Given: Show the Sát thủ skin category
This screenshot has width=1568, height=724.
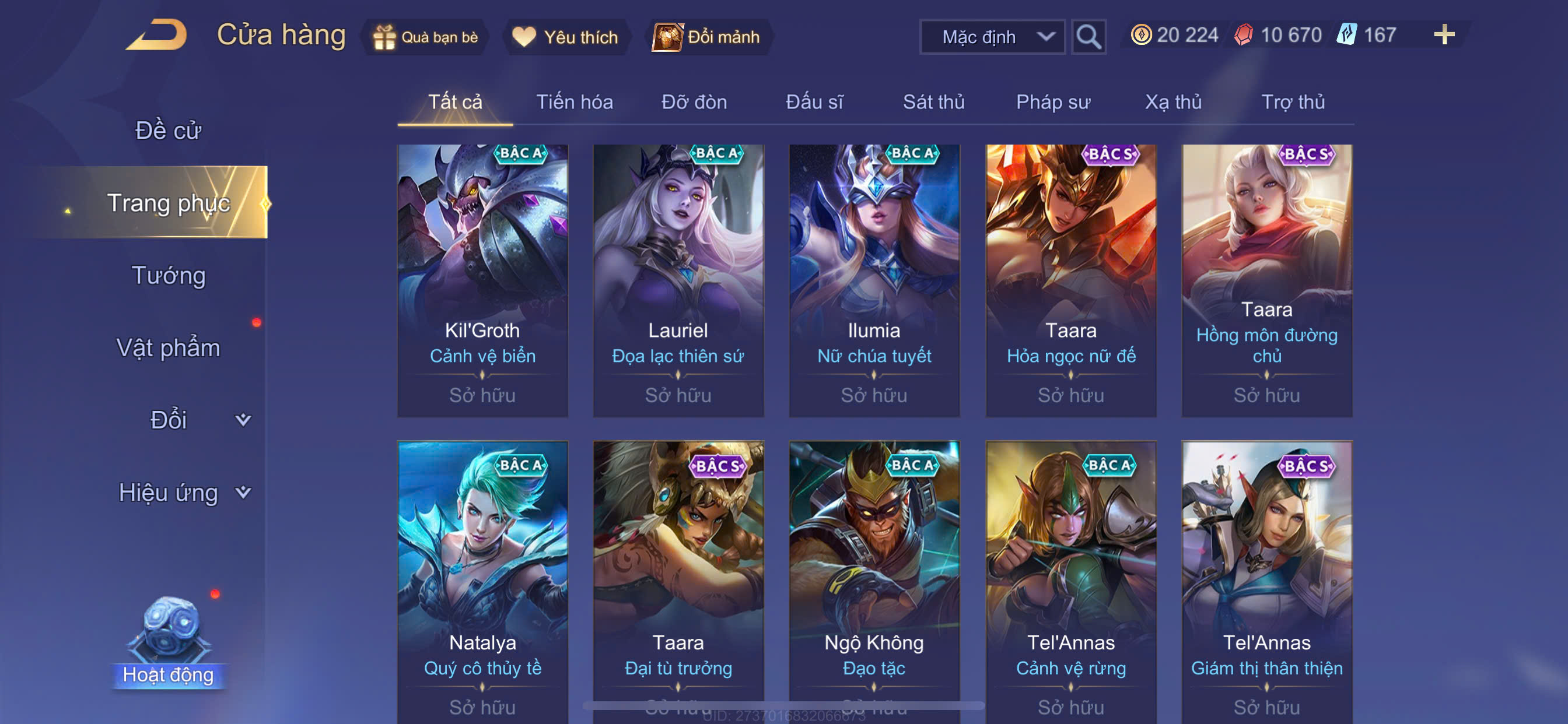Looking at the screenshot, I should (x=933, y=102).
